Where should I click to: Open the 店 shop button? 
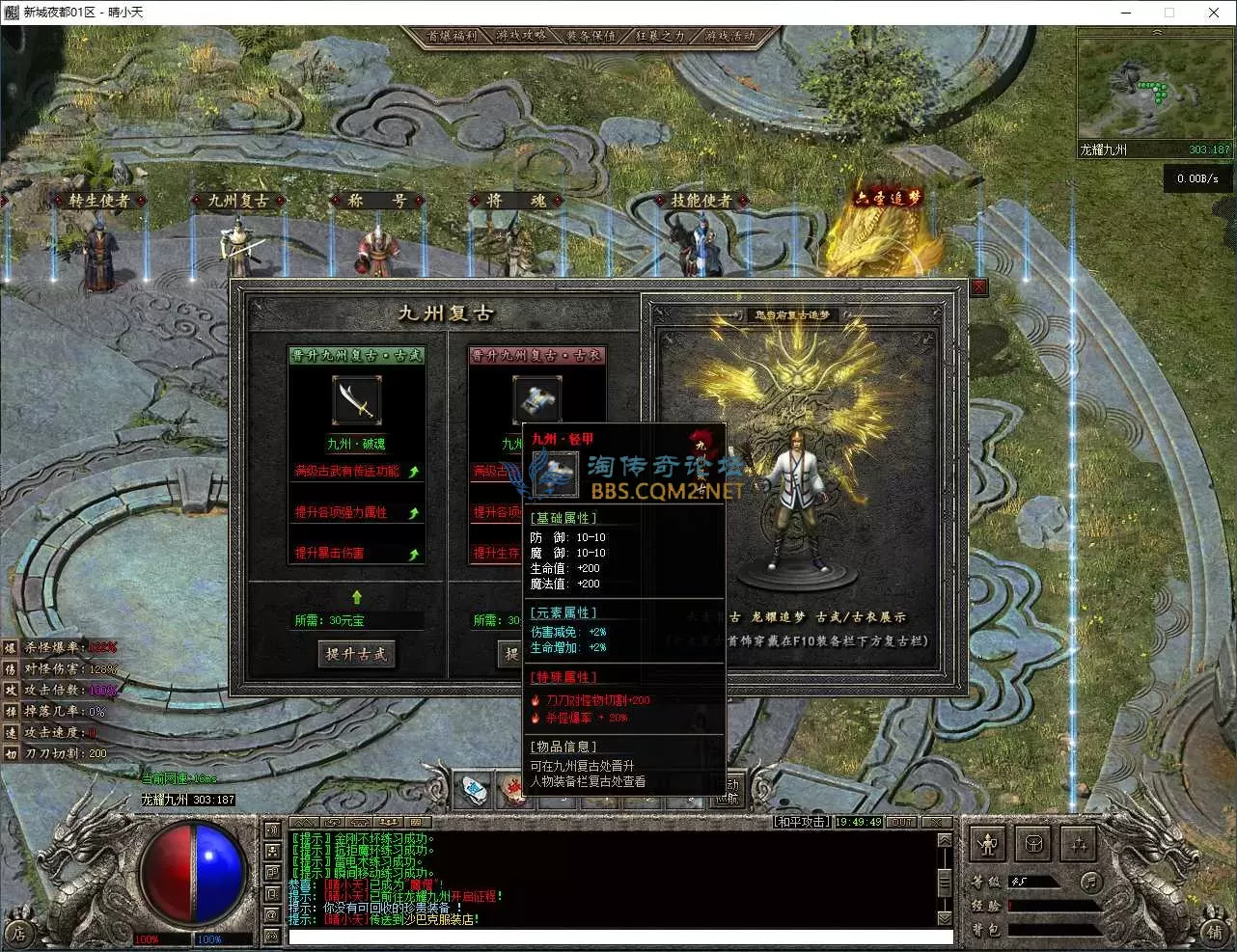coord(18,932)
